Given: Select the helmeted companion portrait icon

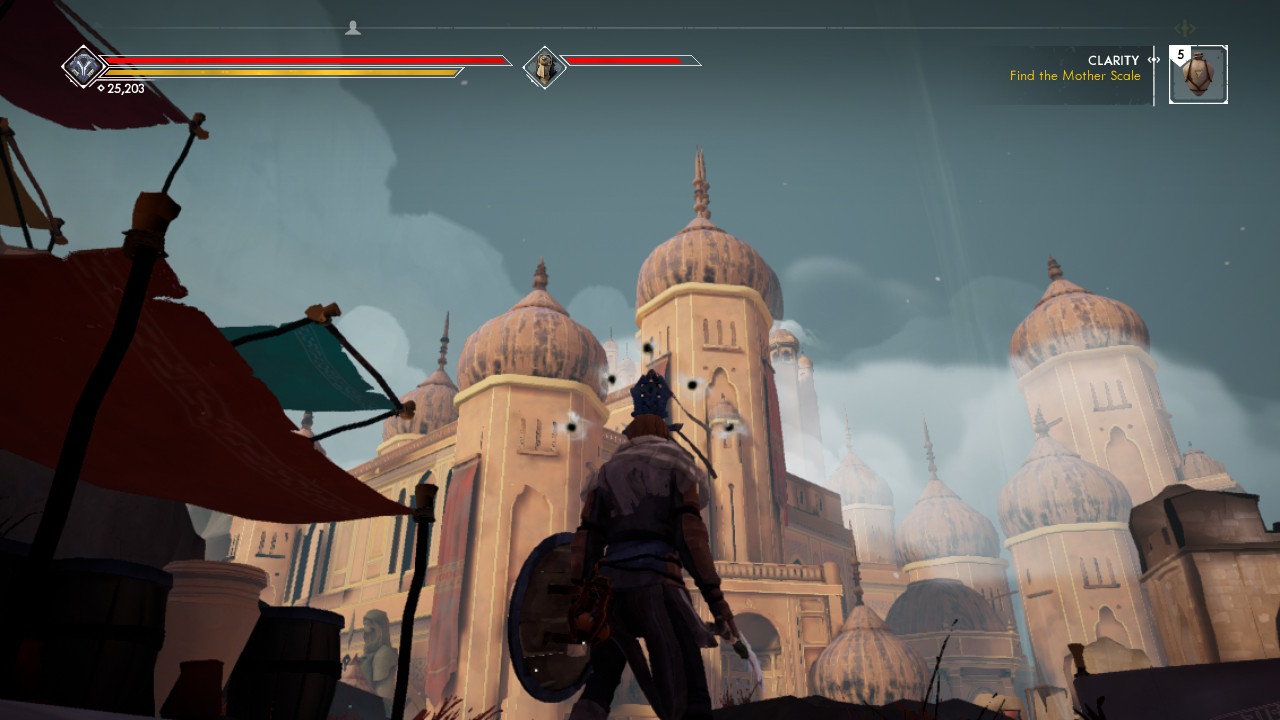Looking at the screenshot, I should (x=545, y=67).
